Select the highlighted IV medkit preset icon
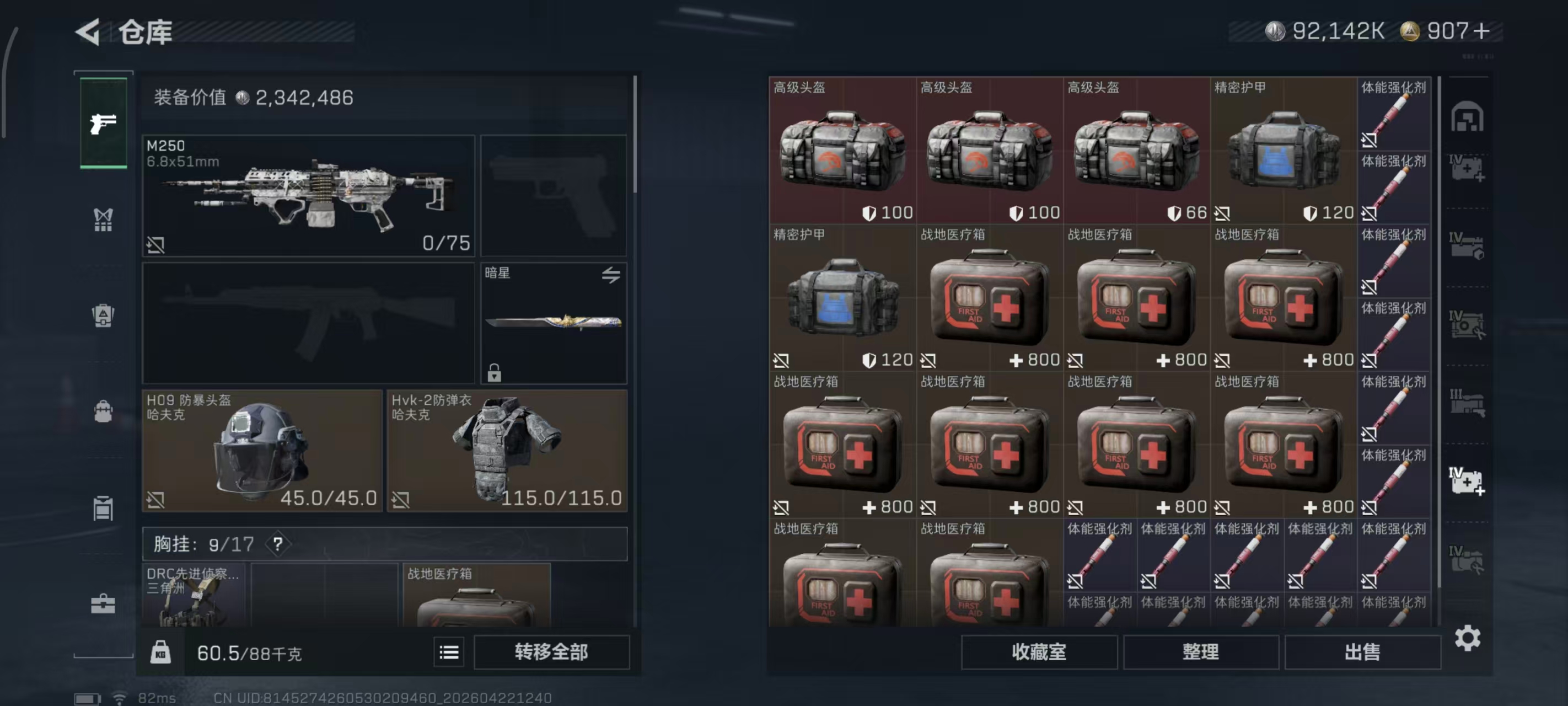Image resolution: width=1568 pixels, height=706 pixels. 1468,481
